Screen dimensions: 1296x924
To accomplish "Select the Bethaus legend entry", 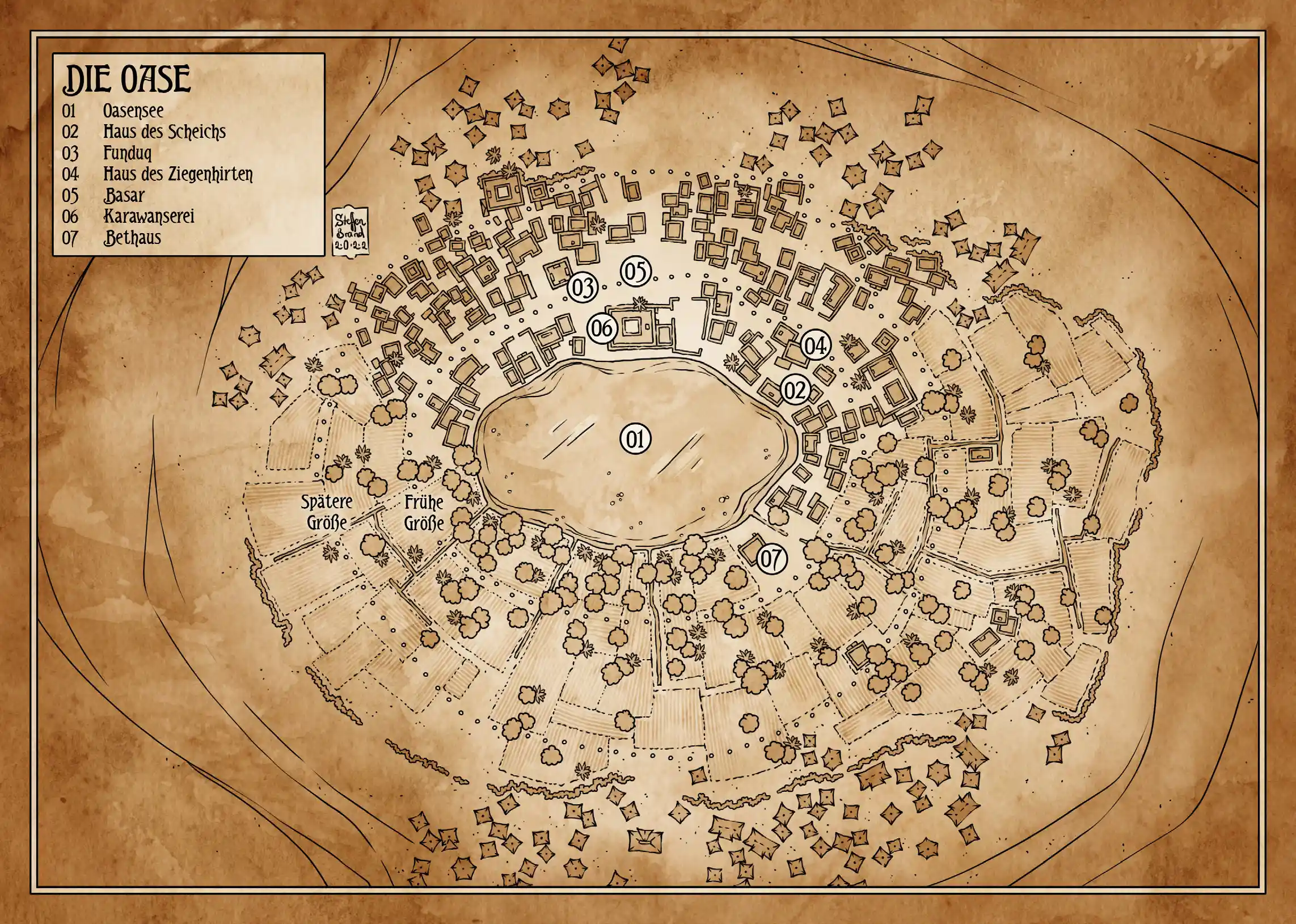I will (132, 237).
